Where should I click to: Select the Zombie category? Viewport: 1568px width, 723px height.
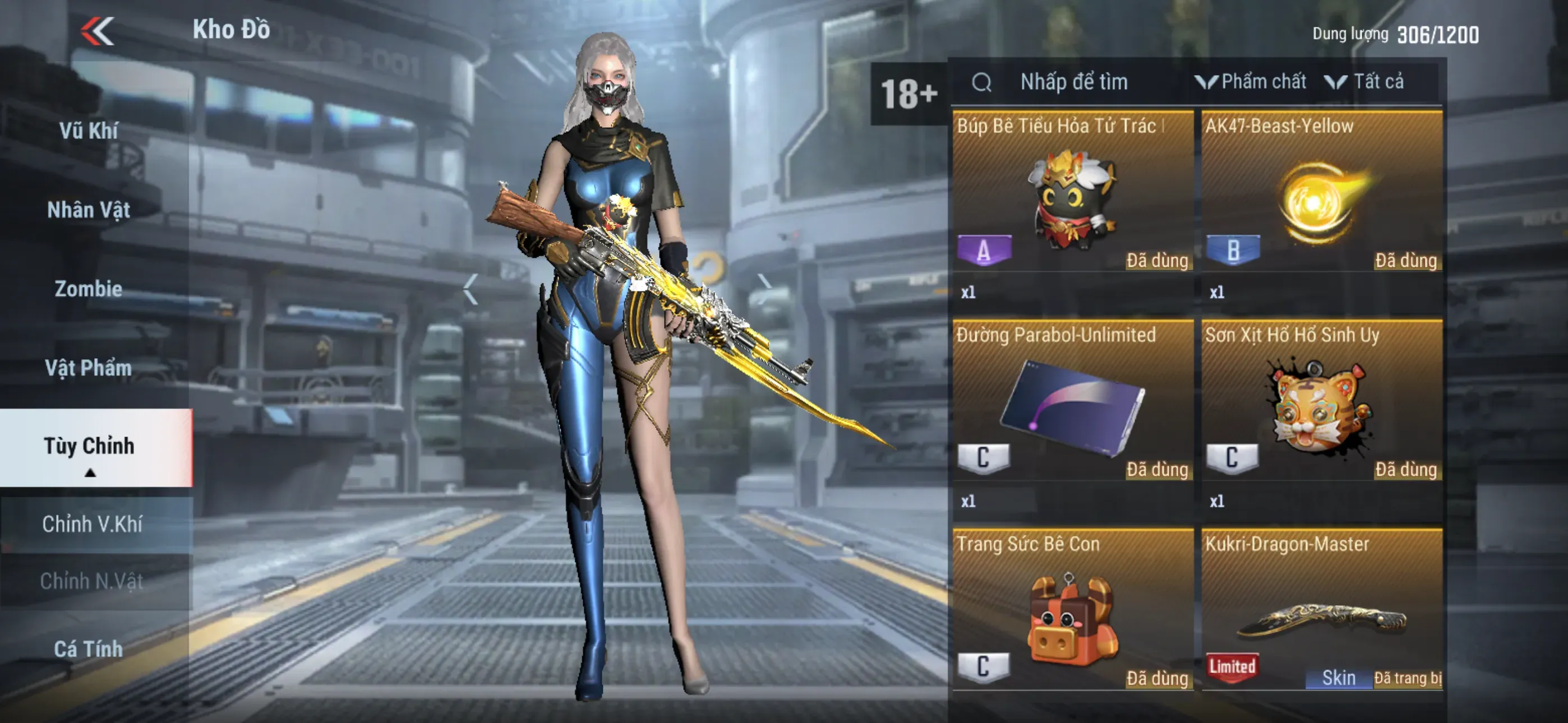click(x=89, y=289)
